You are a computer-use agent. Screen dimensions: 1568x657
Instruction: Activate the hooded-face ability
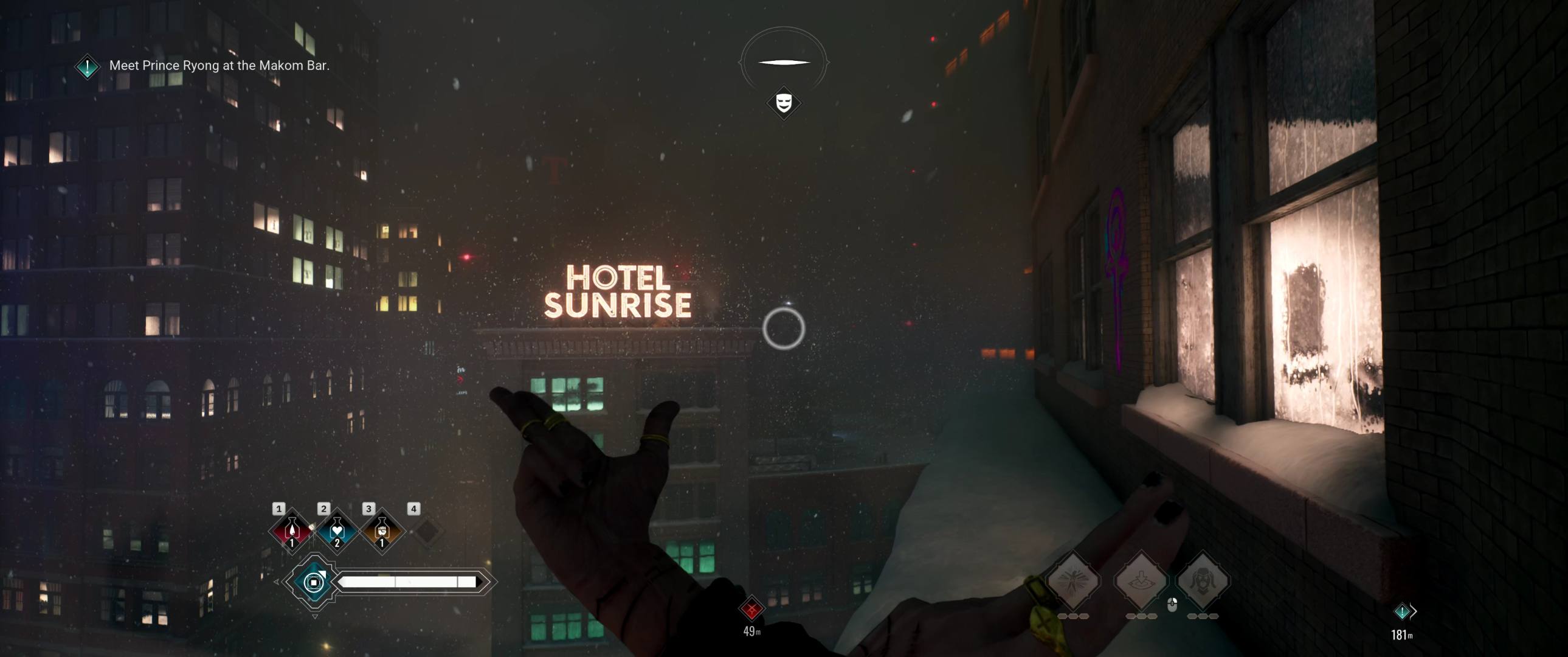coord(1203,581)
